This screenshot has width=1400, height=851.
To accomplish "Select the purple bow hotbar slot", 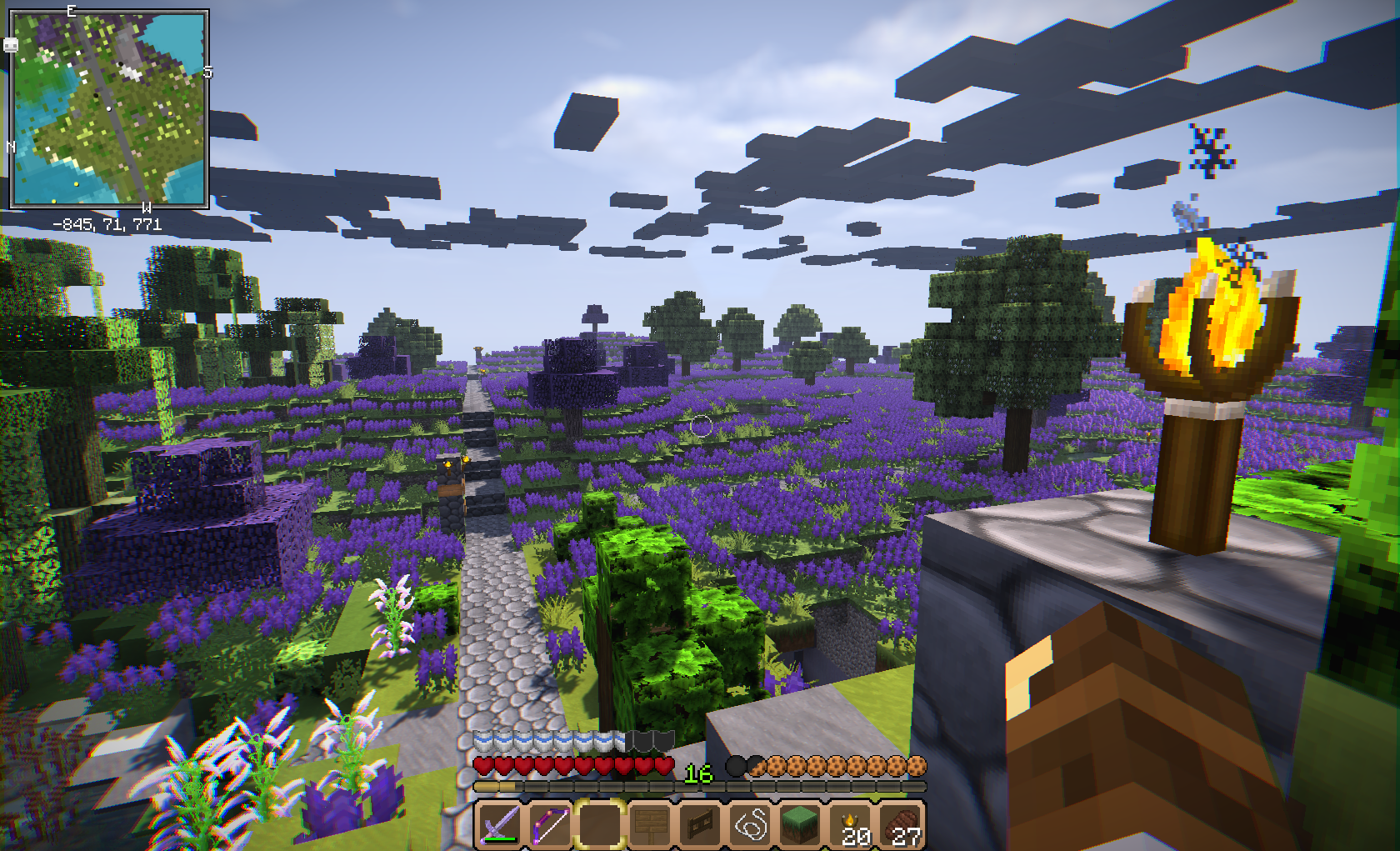I will [549, 824].
